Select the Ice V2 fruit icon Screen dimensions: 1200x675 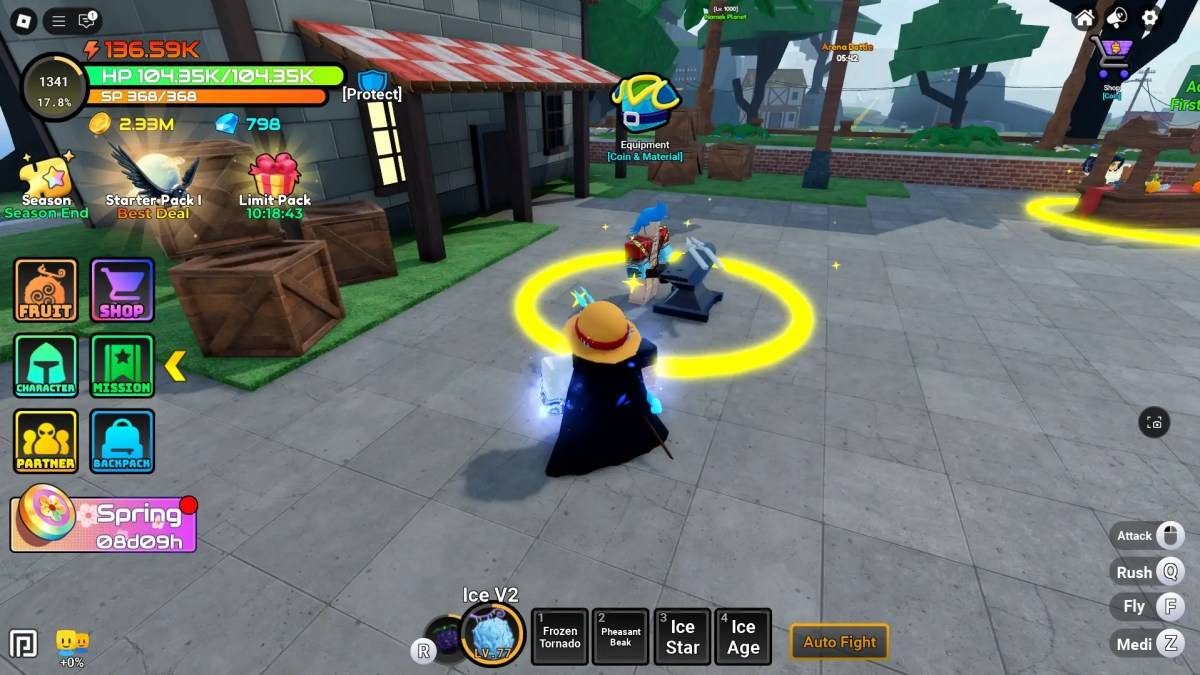(x=492, y=634)
